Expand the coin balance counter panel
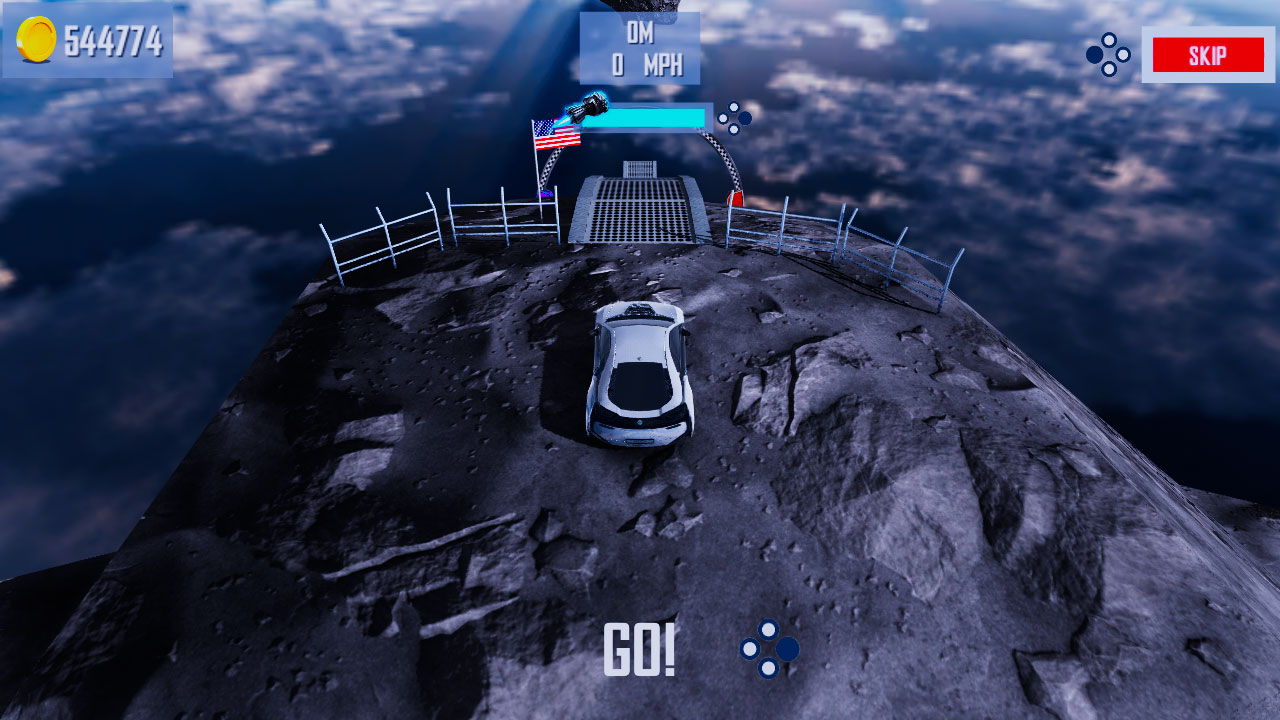1280x720 pixels. [88, 40]
